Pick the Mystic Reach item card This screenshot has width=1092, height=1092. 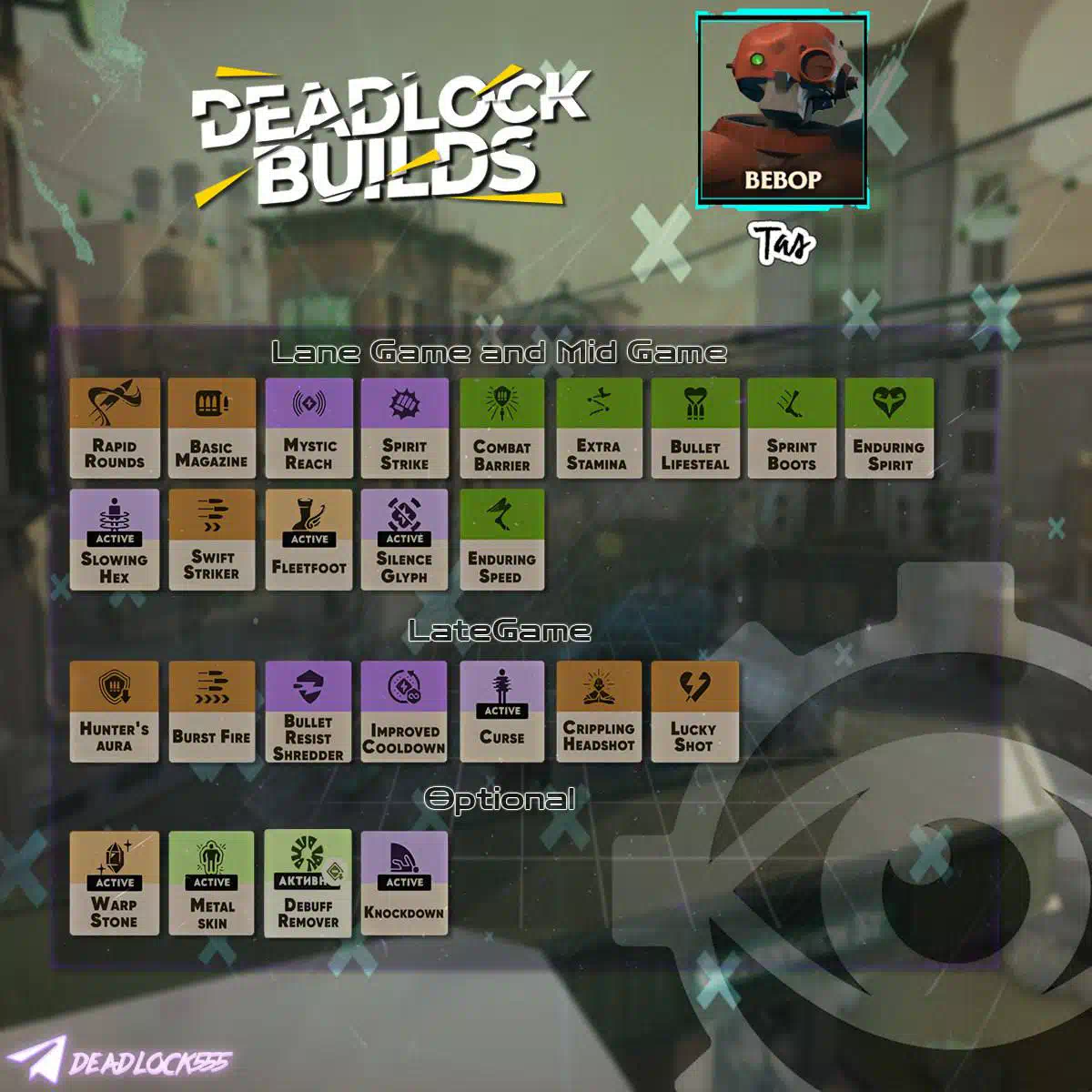click(x=308, y=428)
